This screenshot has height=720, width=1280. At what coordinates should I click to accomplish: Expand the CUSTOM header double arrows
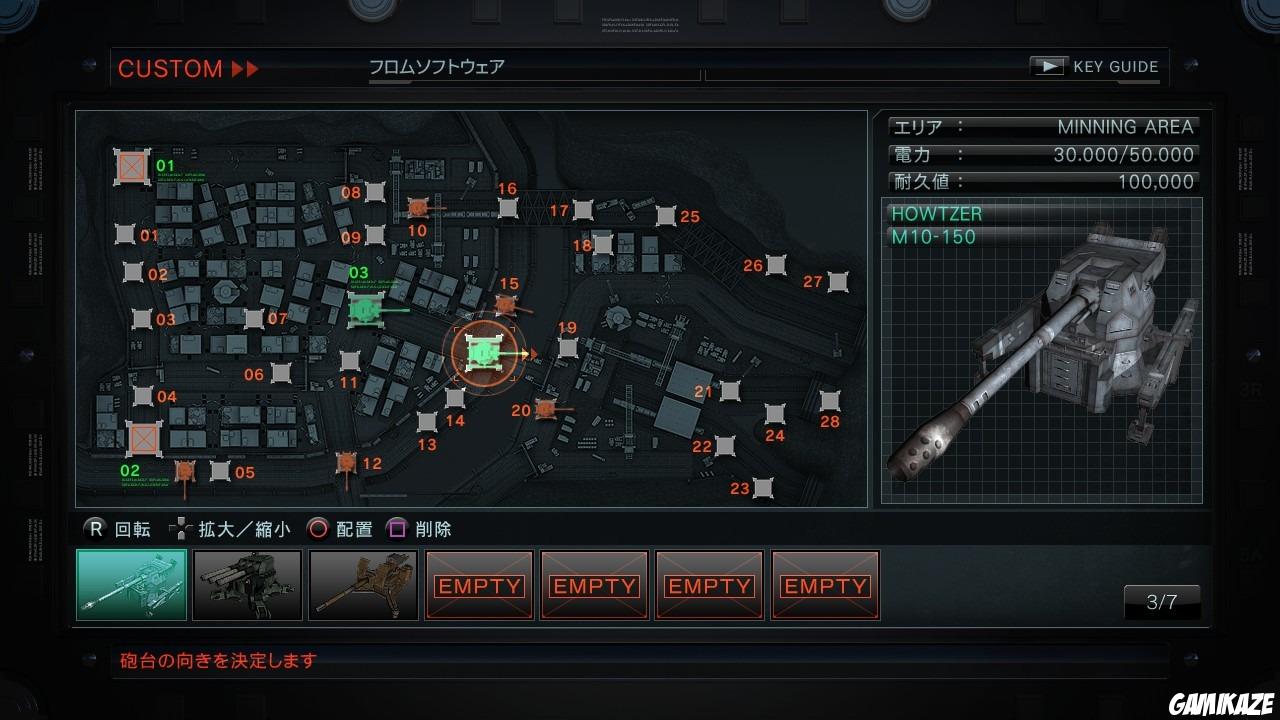click(x=243, y=68)
